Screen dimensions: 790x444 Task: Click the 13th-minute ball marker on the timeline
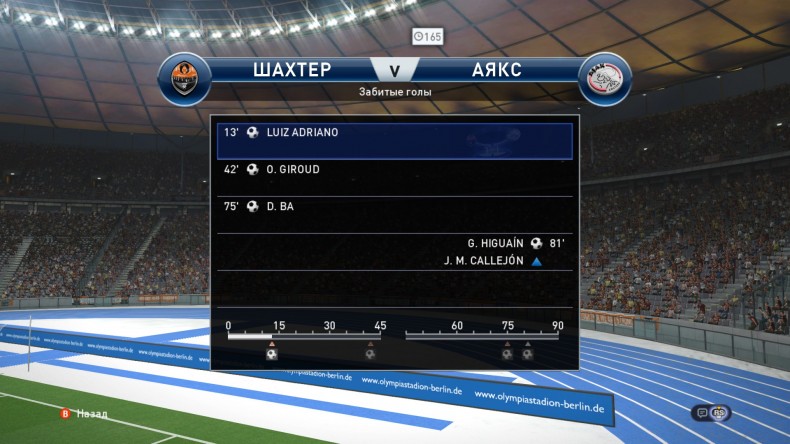(x=272, y=353)
